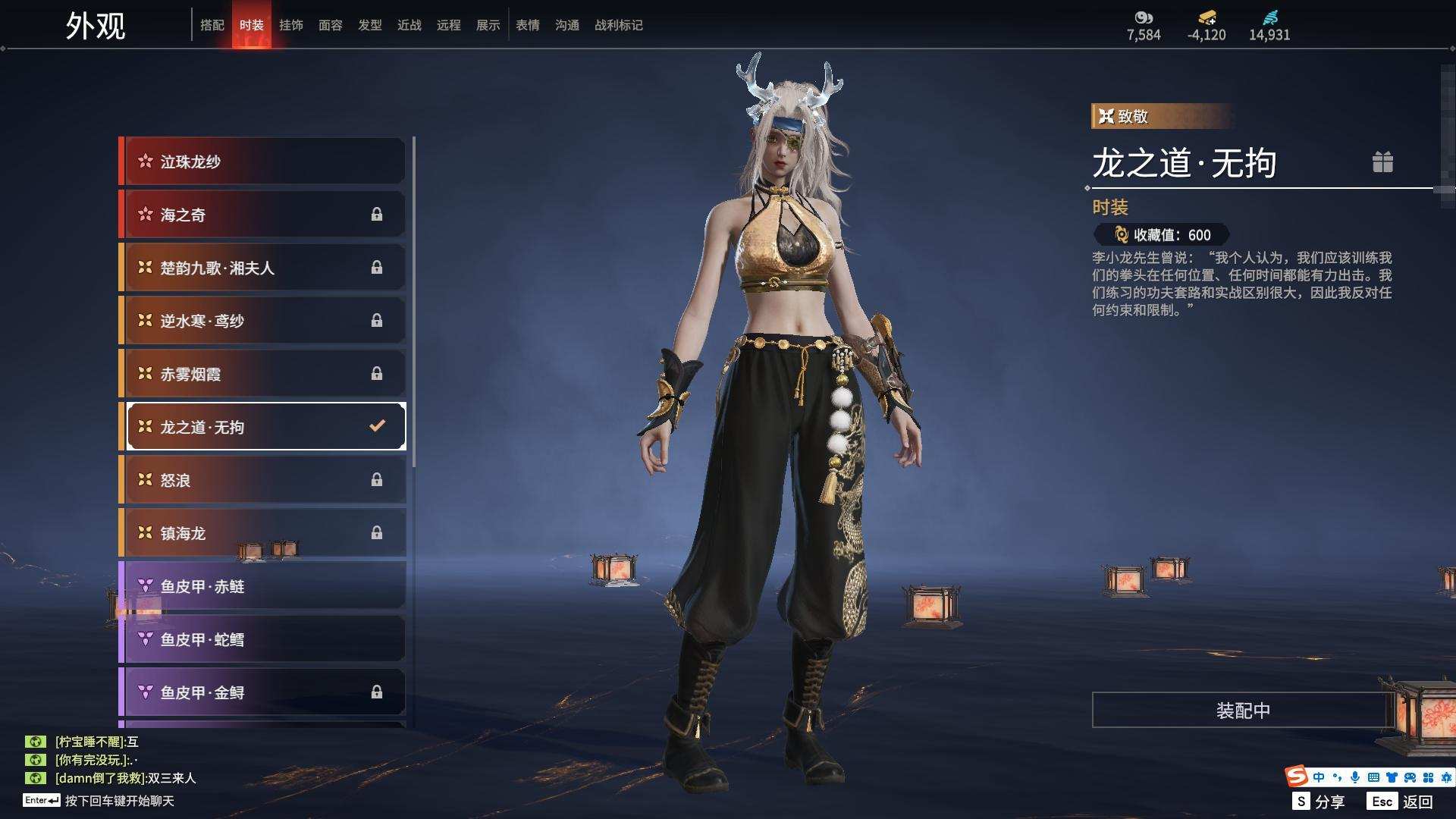Go to the 发型 tab
1456x819 pixels.
click(x=370, y=25)
